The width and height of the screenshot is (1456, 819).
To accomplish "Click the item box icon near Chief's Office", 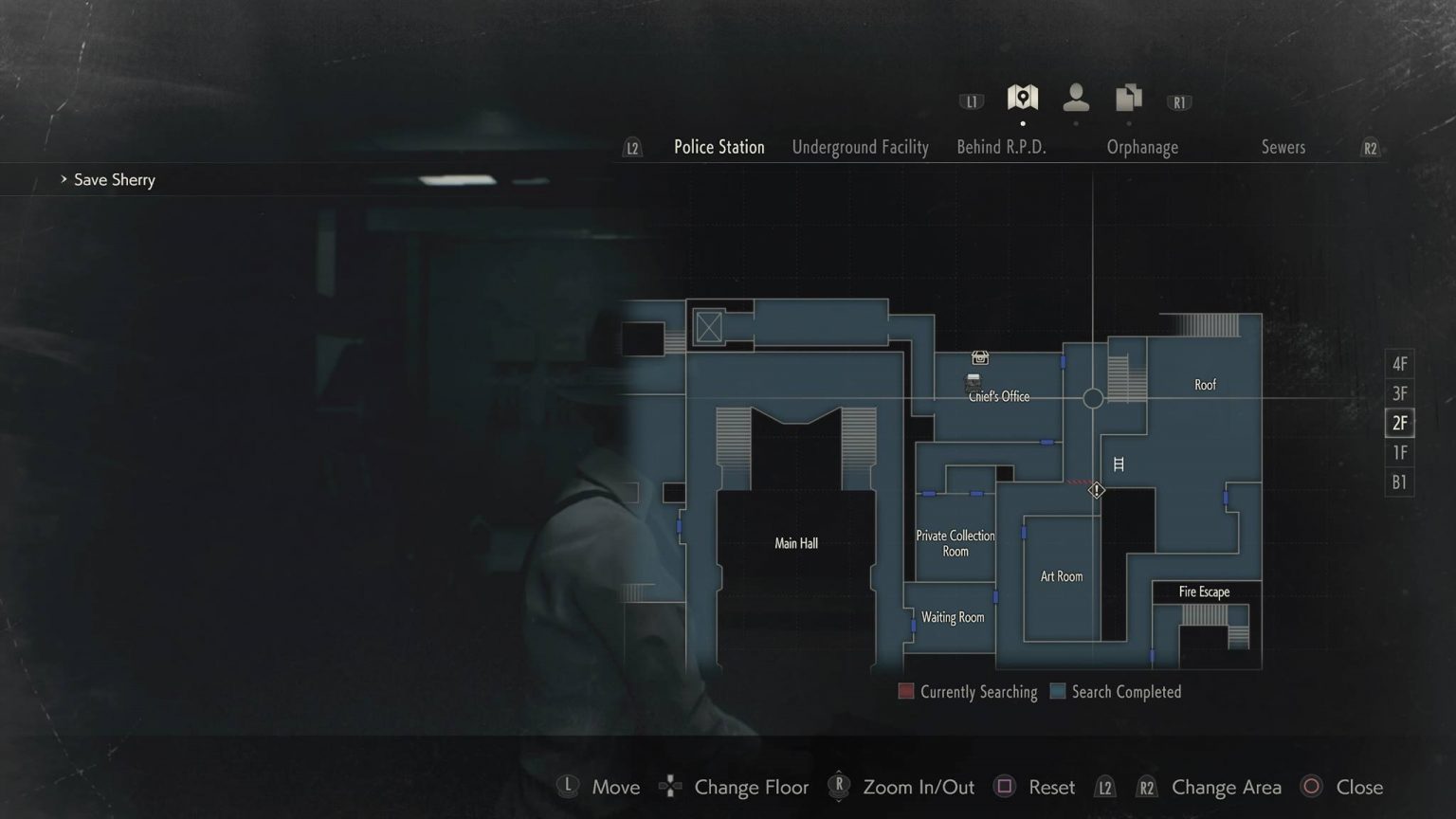I will coord(980,357).
